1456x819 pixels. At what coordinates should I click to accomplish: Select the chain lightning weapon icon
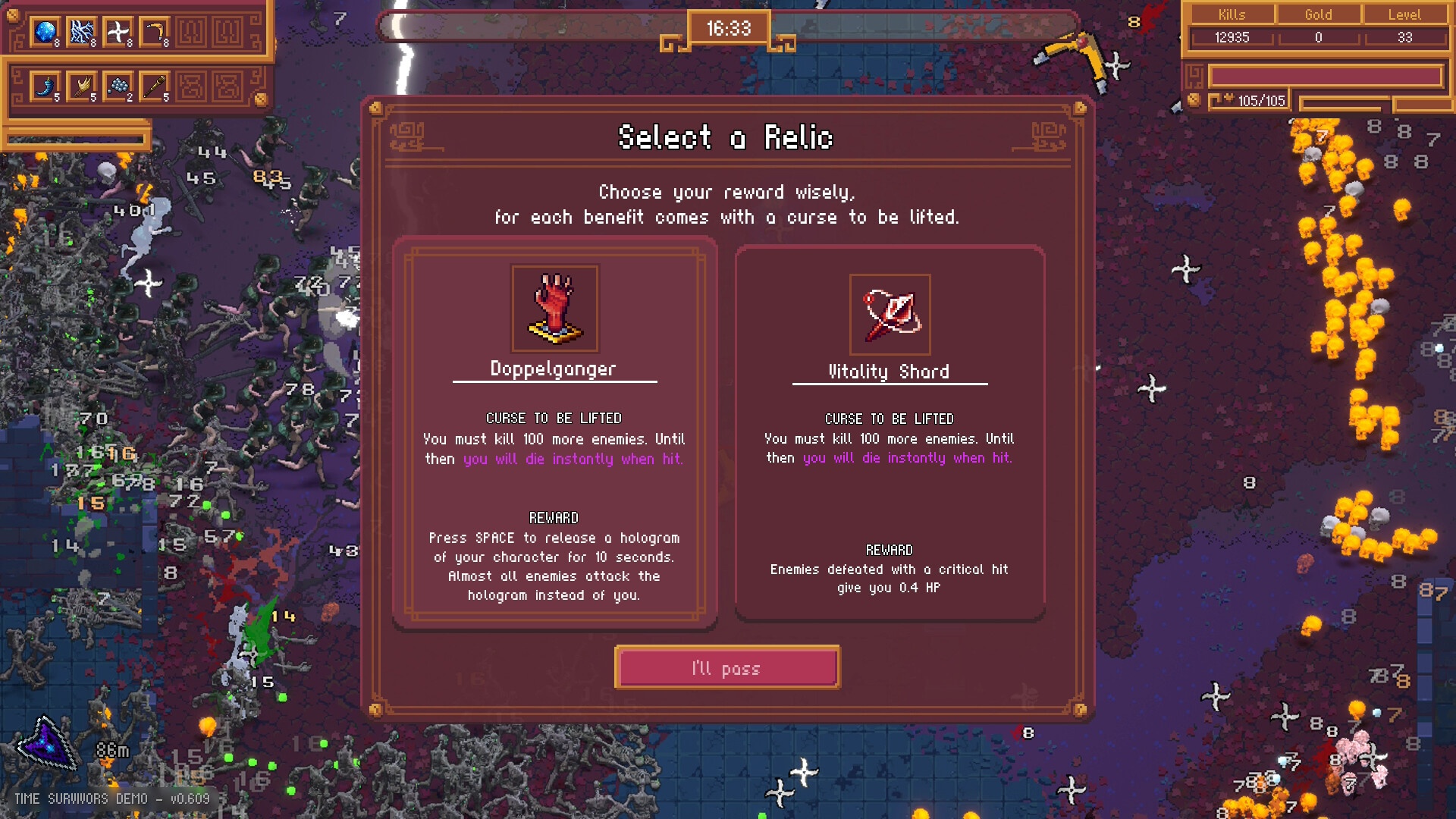pyautogui.click(x=82, y=33)
